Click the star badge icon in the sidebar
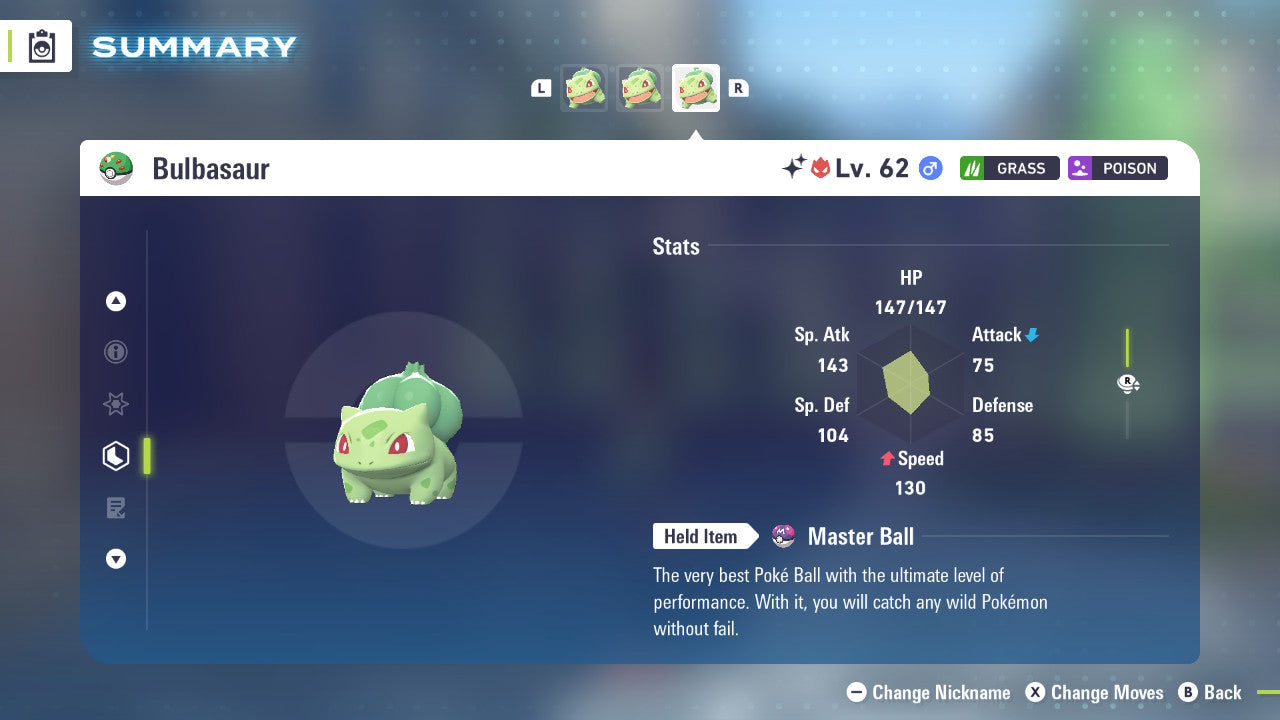This screenshot has width=1280, height=720. pos(115,404)
